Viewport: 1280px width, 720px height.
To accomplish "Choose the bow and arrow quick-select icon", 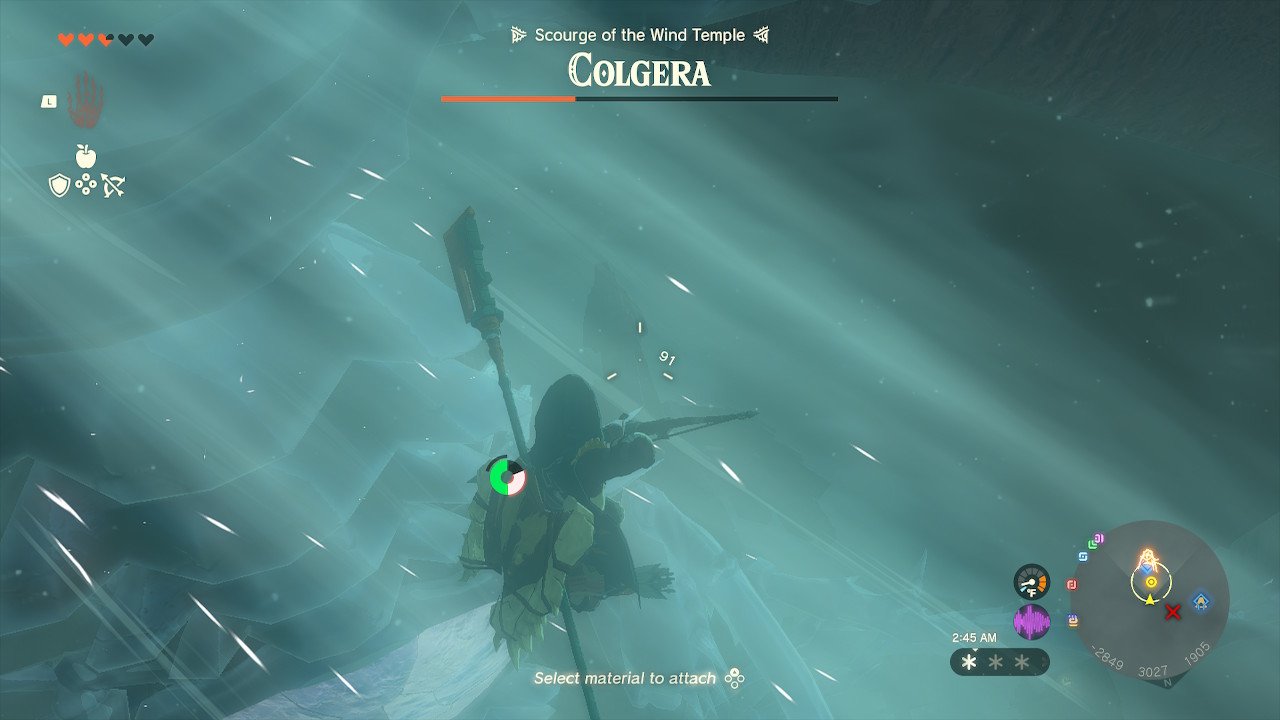I will (x=113, y=185).
